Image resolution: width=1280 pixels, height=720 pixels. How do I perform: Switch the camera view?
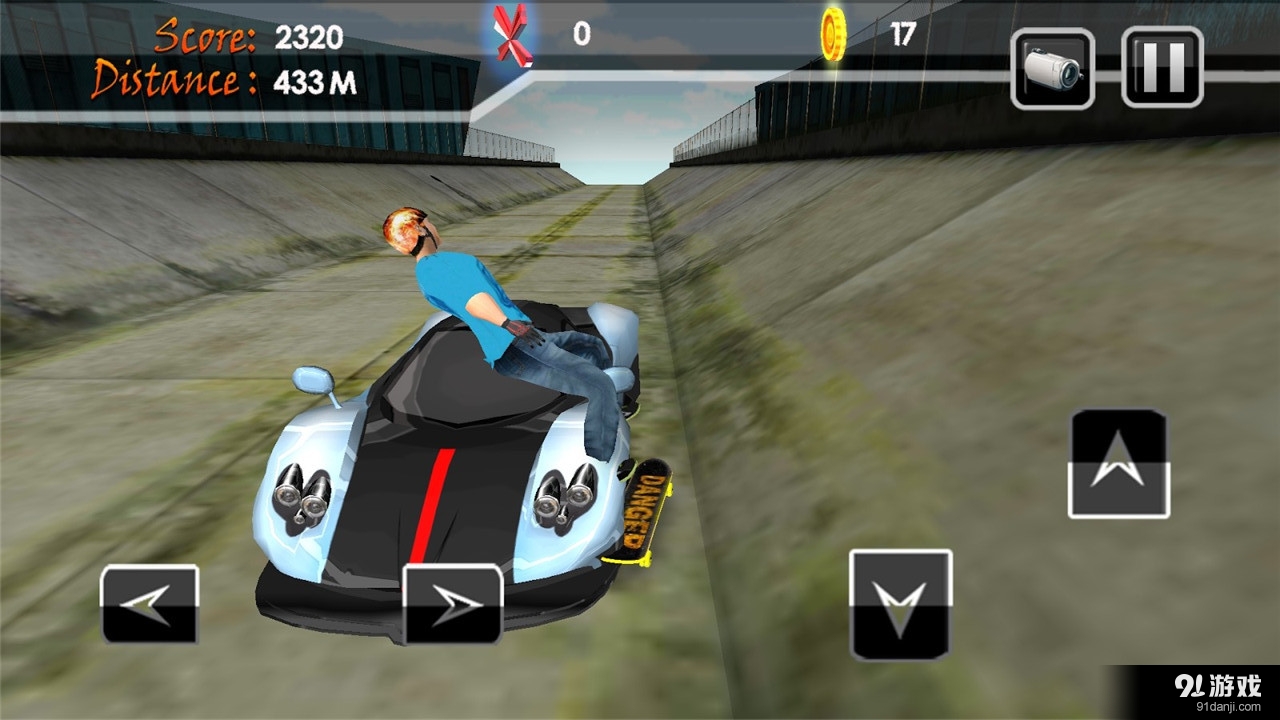click(x=1052, y=68)
